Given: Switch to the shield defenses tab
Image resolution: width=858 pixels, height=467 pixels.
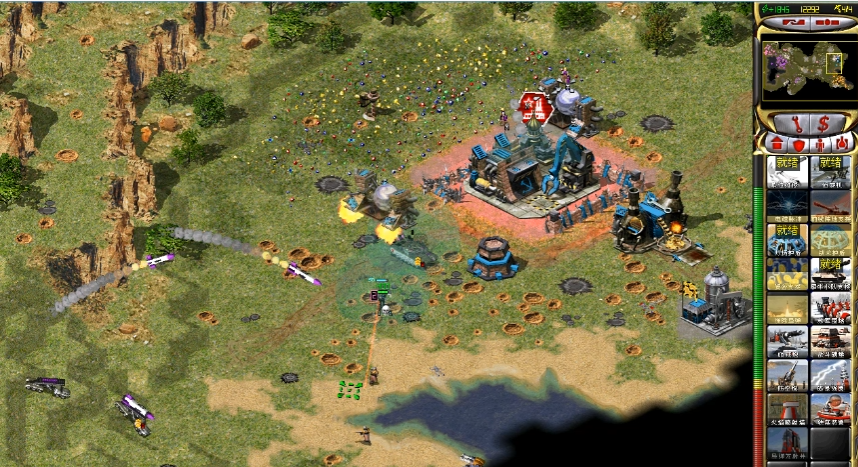Looking at the screenshot, I should coord(797,143).
